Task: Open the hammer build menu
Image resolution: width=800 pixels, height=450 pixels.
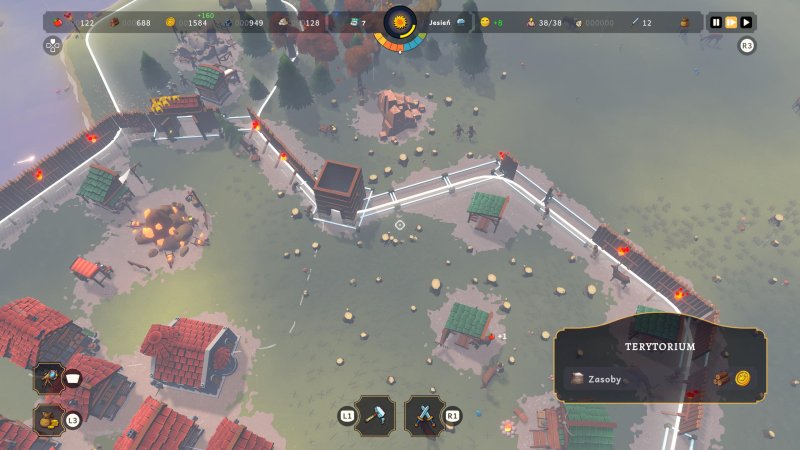Action: click(376, 415)
